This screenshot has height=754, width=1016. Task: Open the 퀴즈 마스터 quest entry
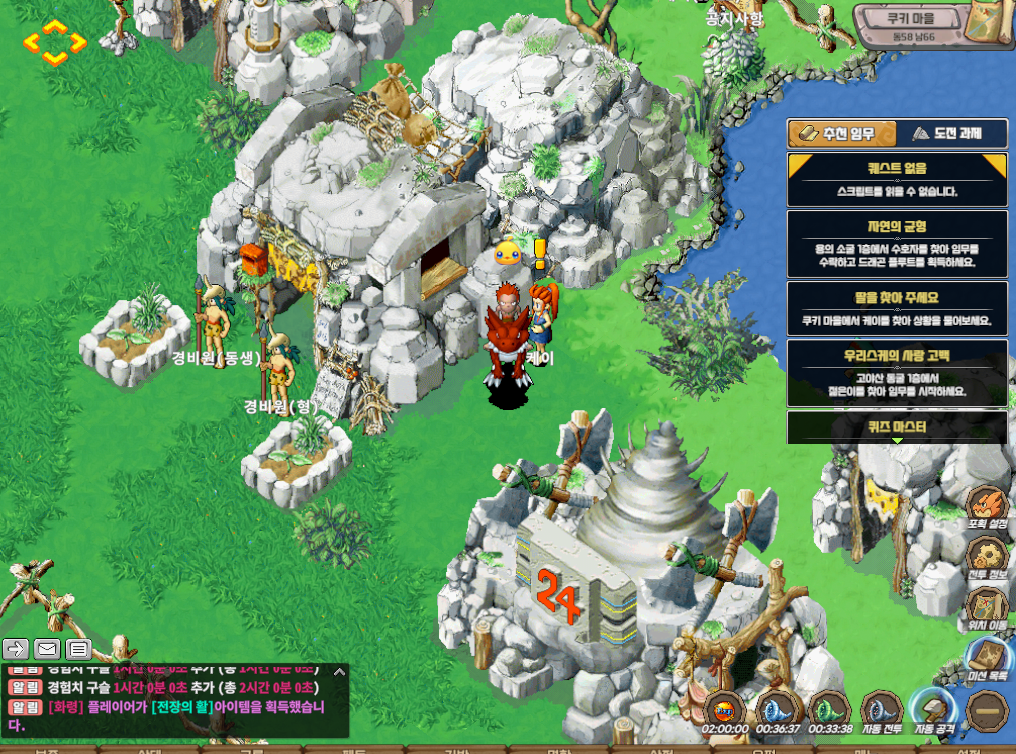click(x=897, y=427)
